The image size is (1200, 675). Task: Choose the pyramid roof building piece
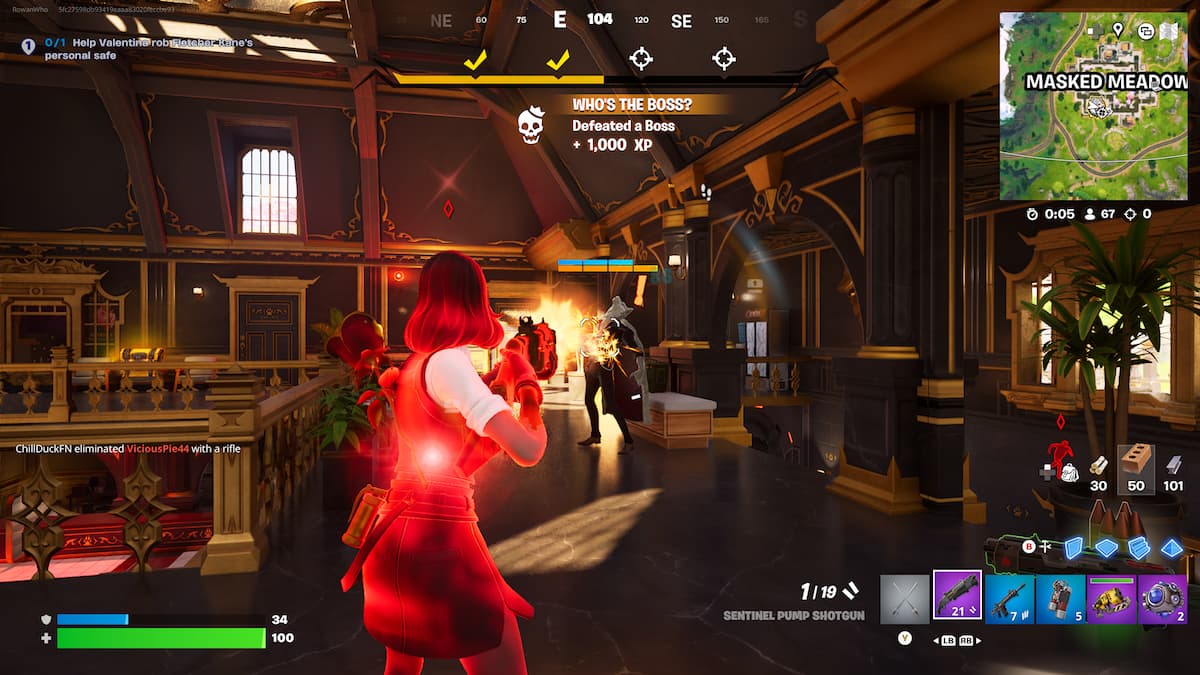tap(1171, 547)
